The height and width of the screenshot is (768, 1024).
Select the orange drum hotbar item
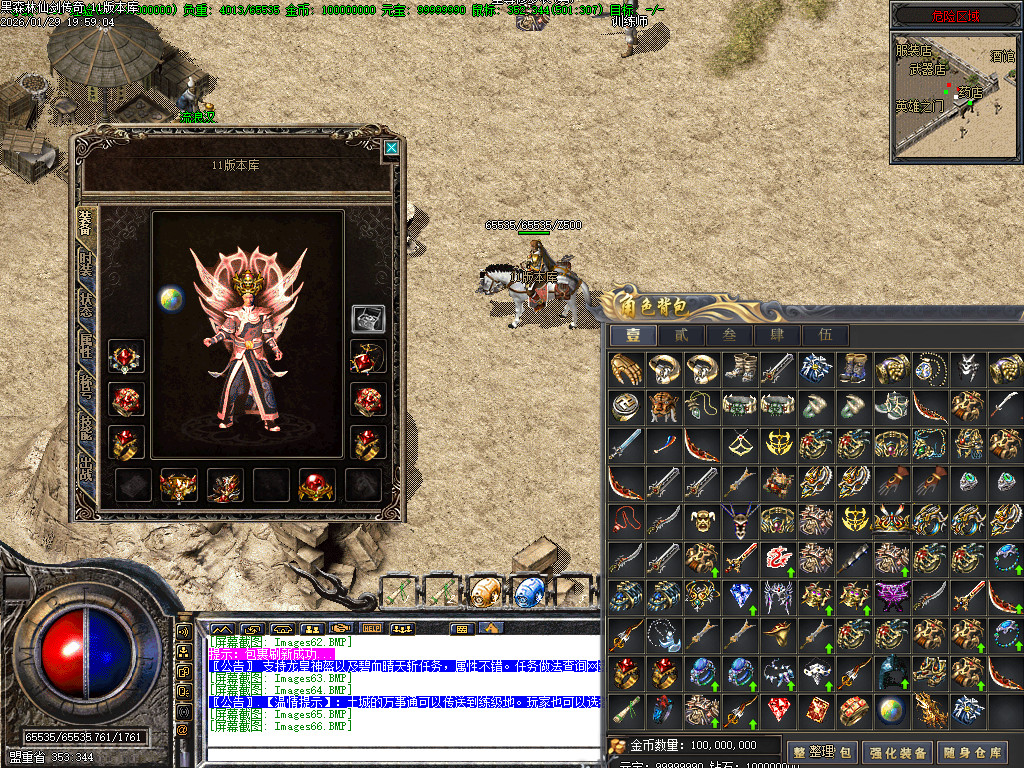tap(485, 590)
